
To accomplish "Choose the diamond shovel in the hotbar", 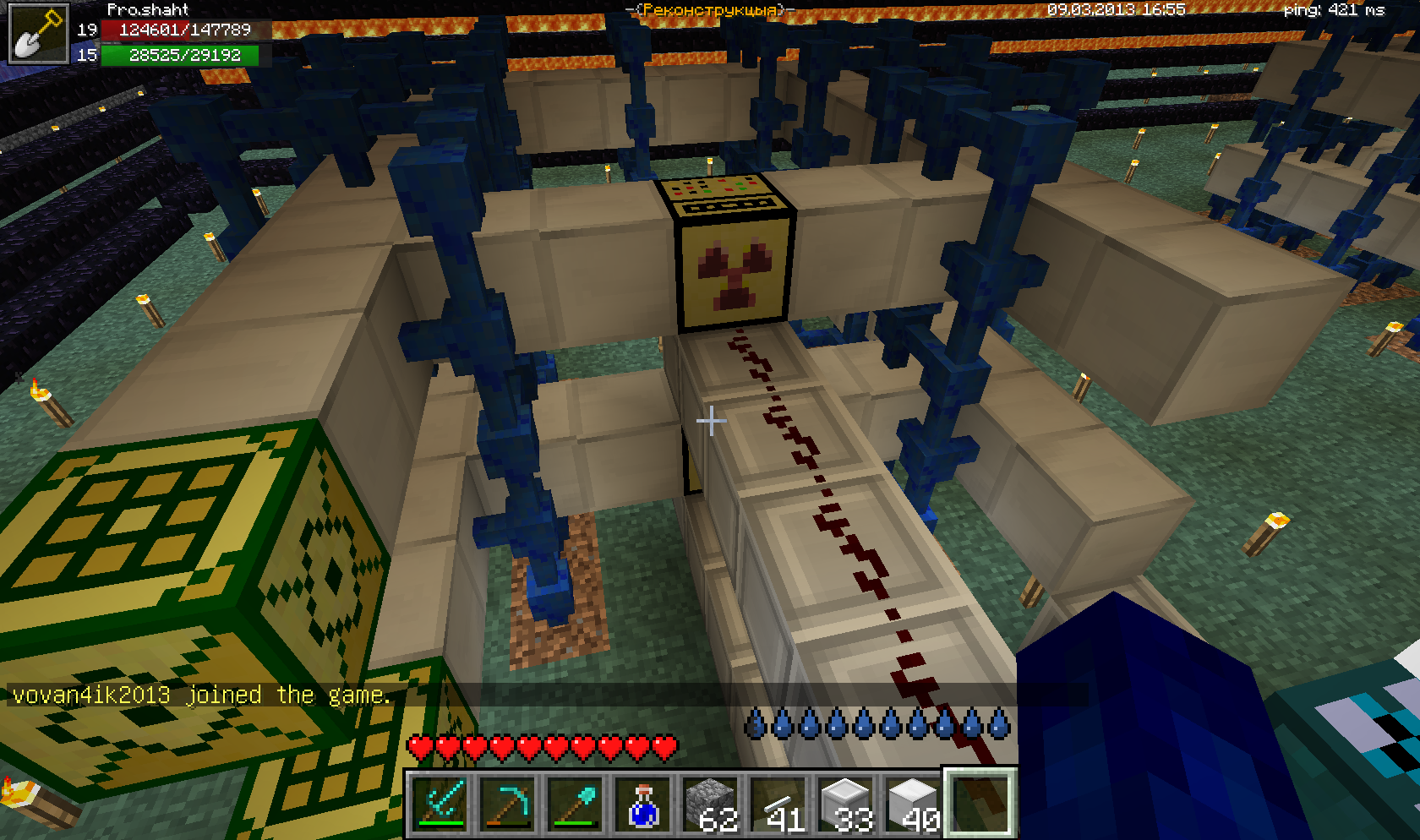I will tap(576, 804).
